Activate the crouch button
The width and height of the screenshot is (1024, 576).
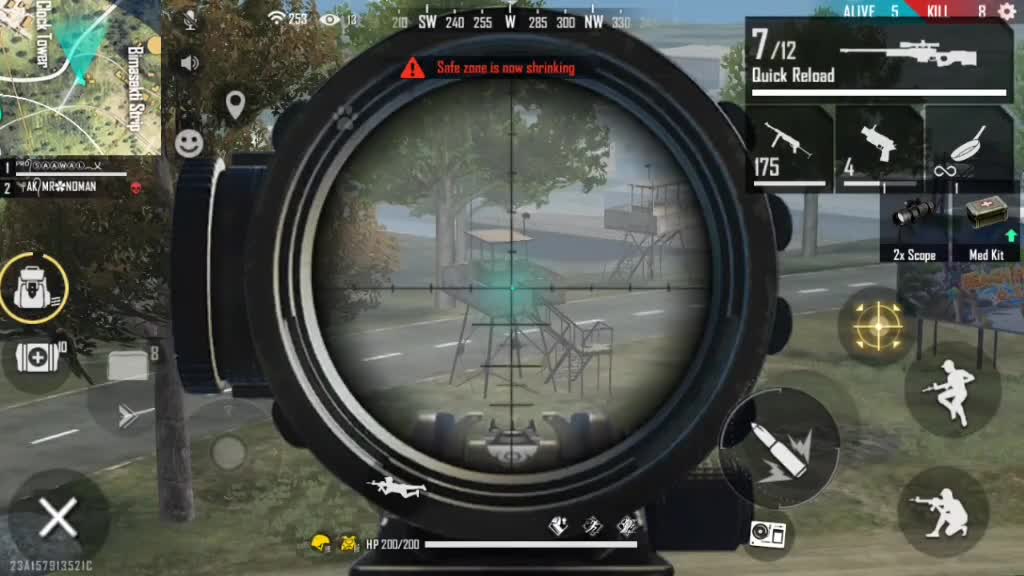(943, 511)
